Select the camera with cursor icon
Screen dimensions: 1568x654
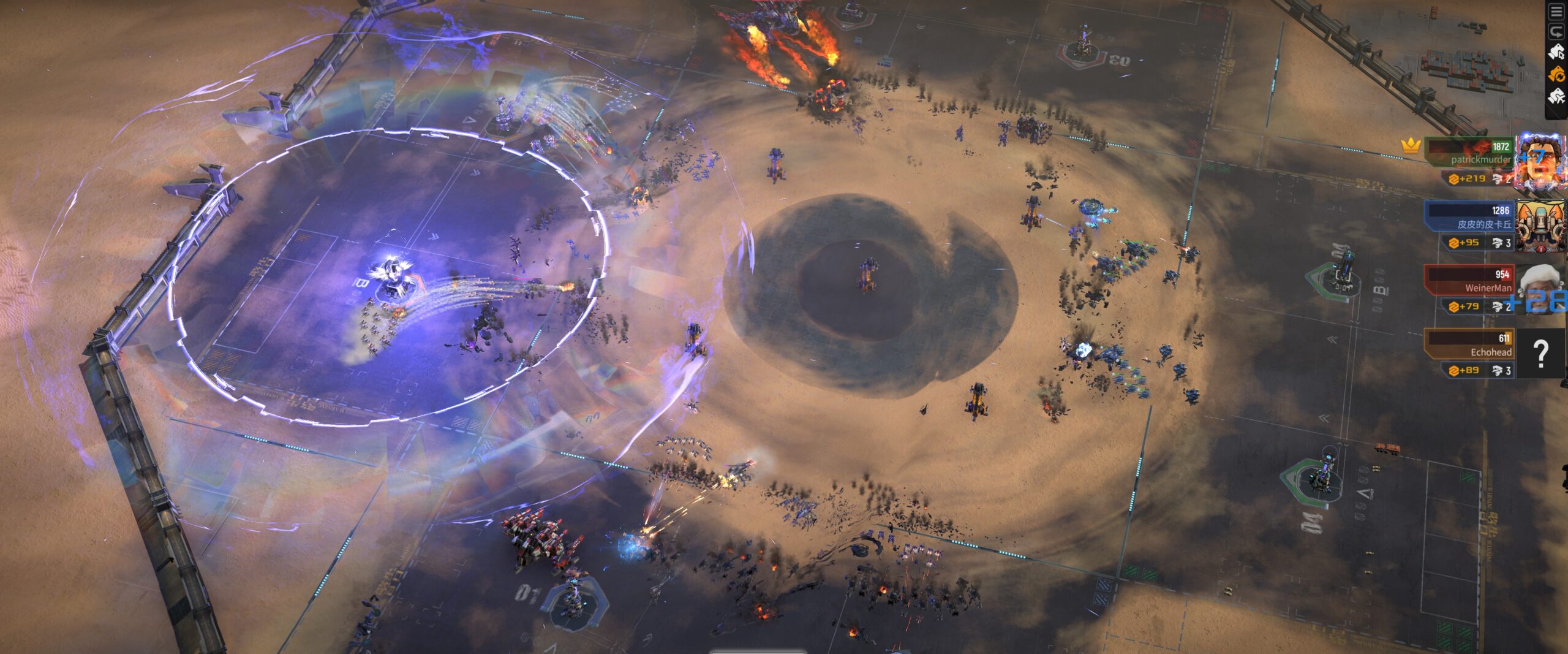pos(1556,53)
